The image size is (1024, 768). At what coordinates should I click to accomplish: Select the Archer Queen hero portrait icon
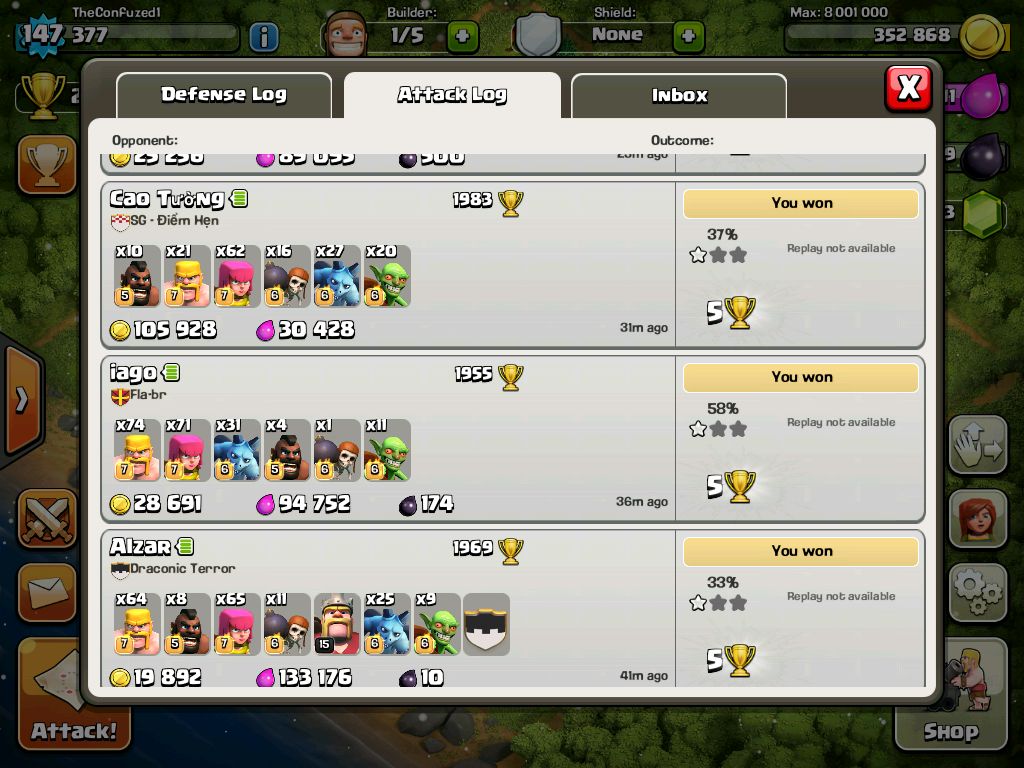977,518
